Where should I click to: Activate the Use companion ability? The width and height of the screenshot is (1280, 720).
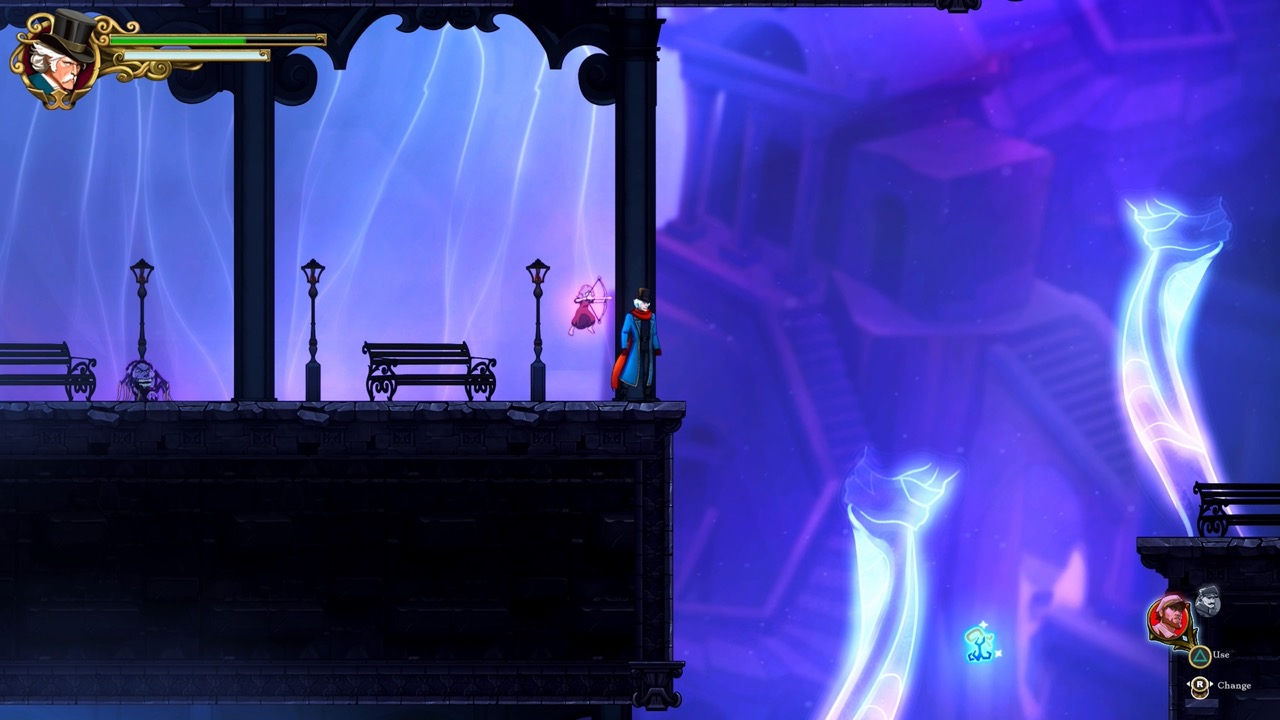[x=1199, y=655]
